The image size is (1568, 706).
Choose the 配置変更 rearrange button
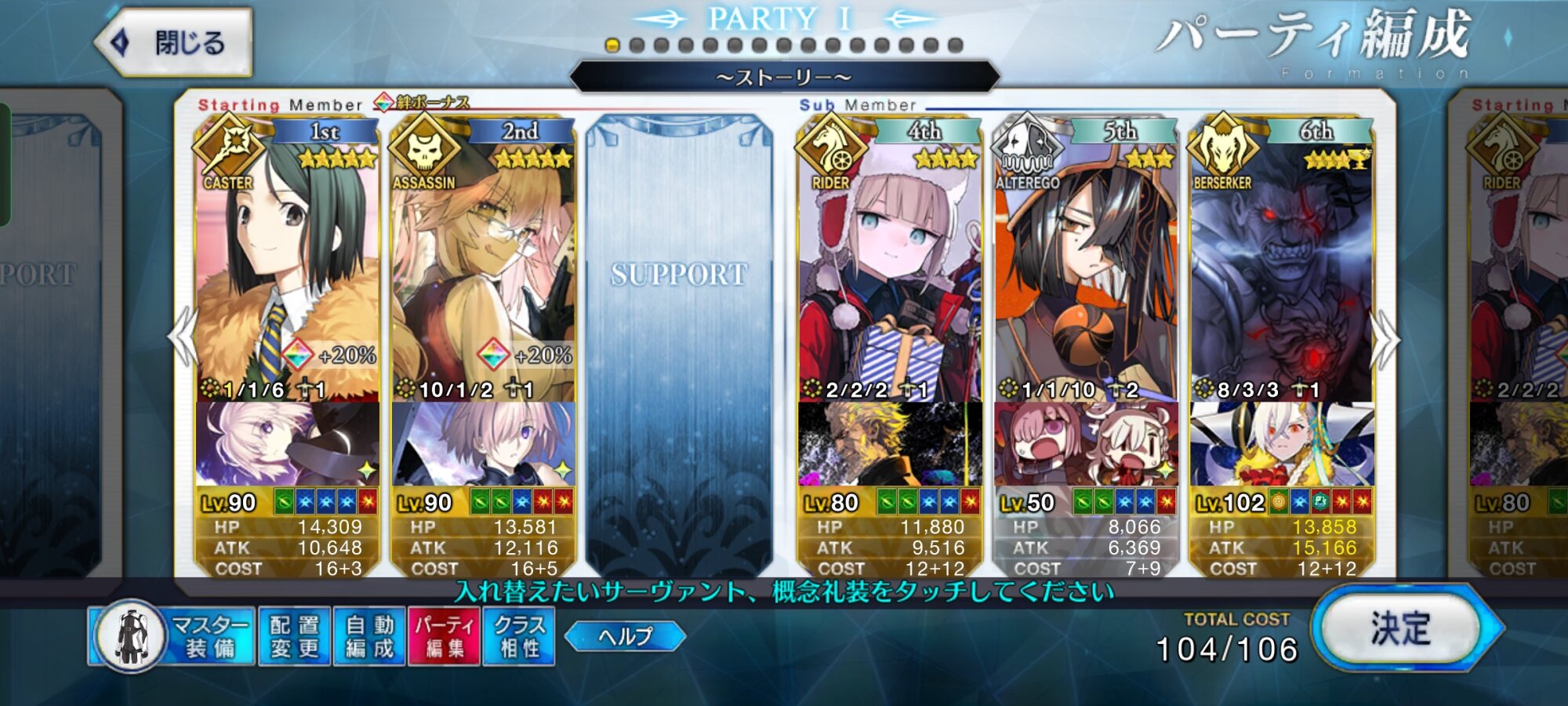294,636
